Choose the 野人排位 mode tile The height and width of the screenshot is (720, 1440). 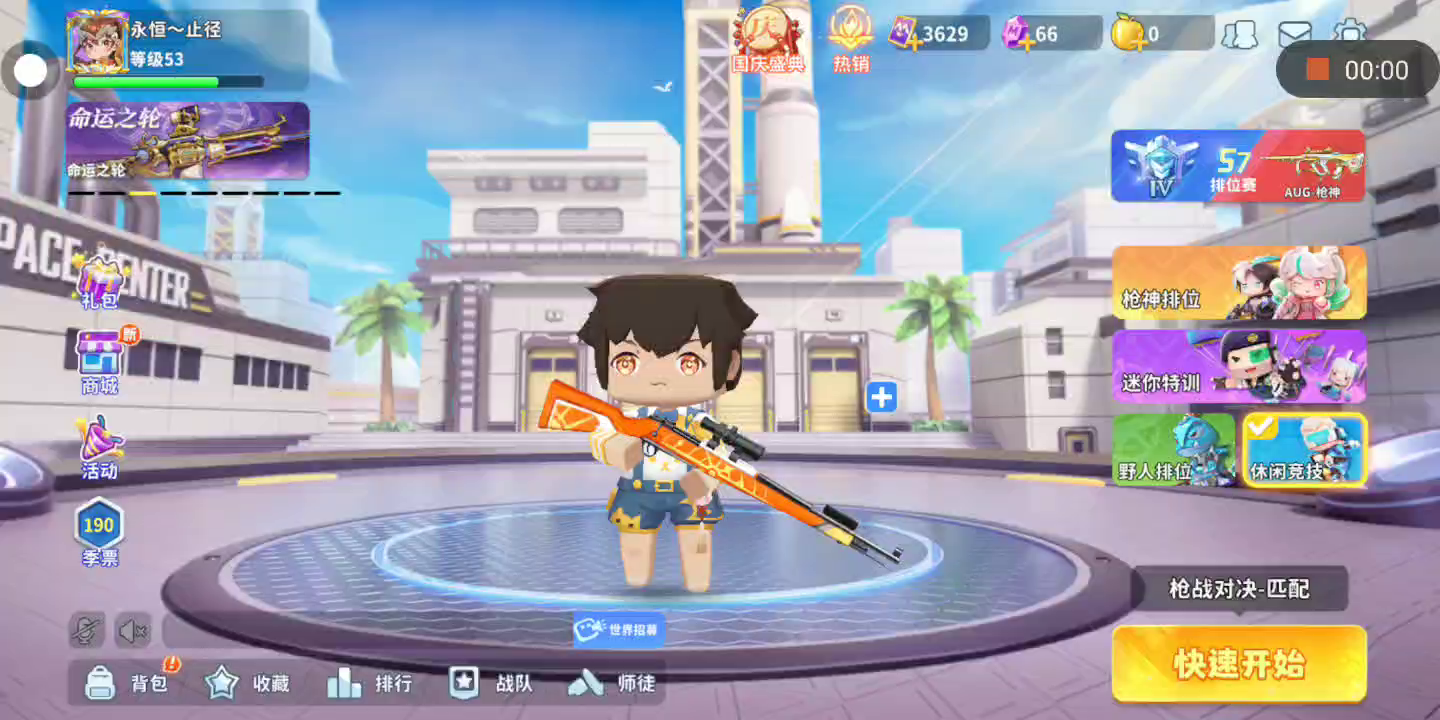(x=1174, y=450)
